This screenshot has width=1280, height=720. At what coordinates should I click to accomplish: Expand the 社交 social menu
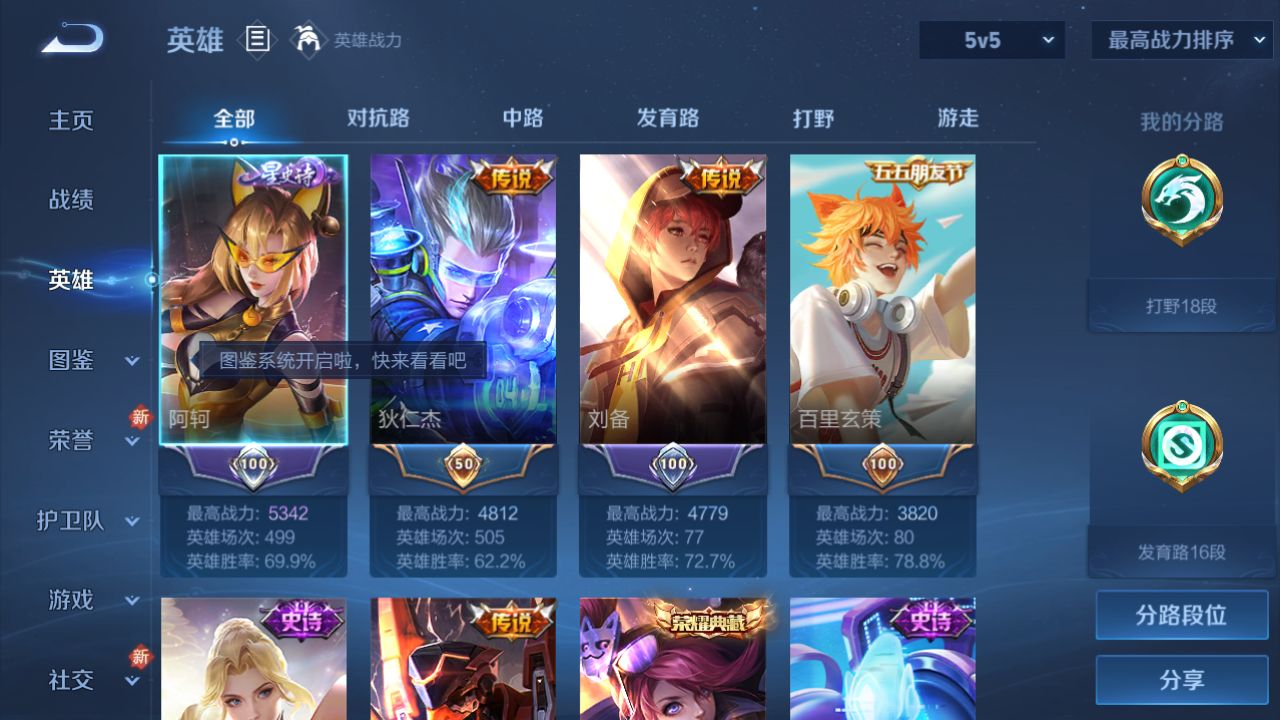(x=88, y=680)
